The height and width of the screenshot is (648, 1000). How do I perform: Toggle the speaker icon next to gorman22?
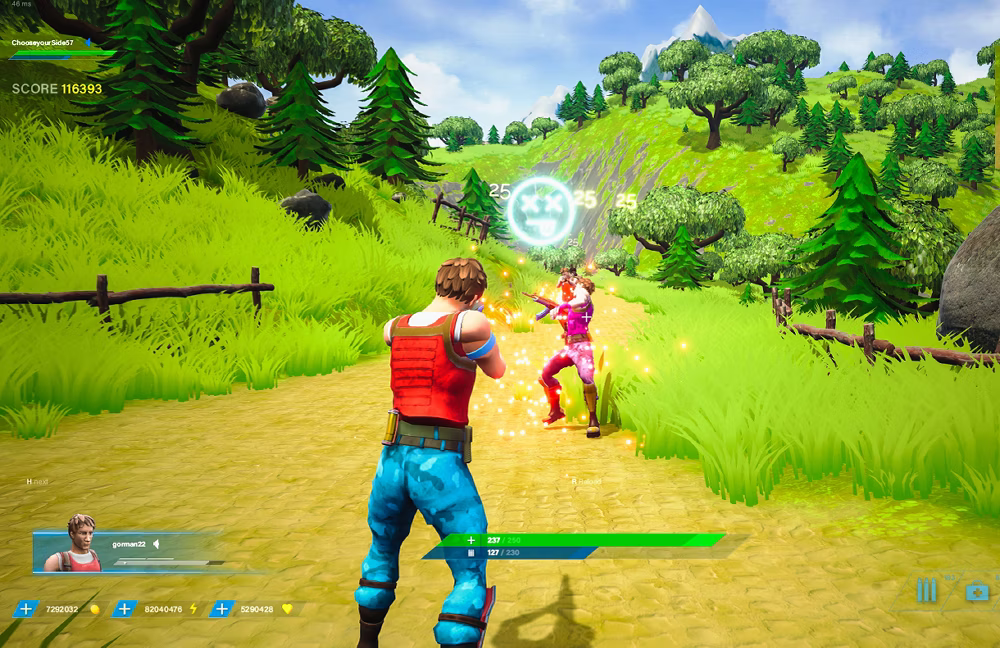click(156, 544)
